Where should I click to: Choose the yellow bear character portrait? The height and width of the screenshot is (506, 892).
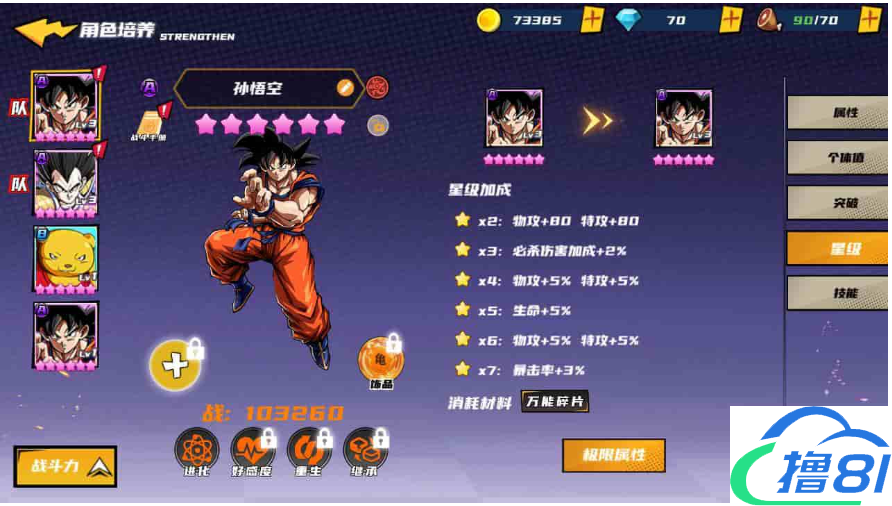point(65,259)
